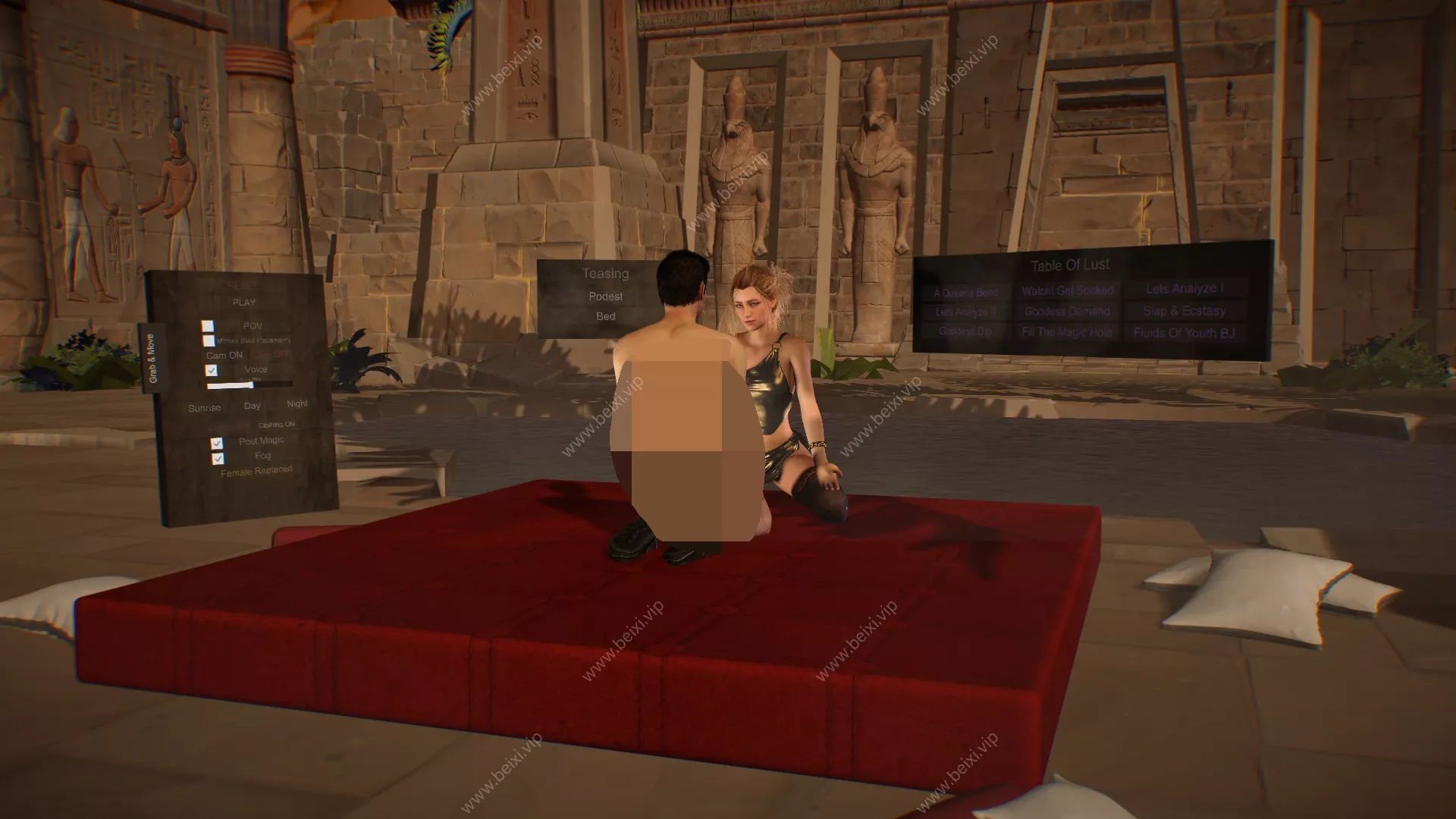1456x819 pixels.
Task: Uncheck the Voice checkbox
Action: [x=212, y=369]
